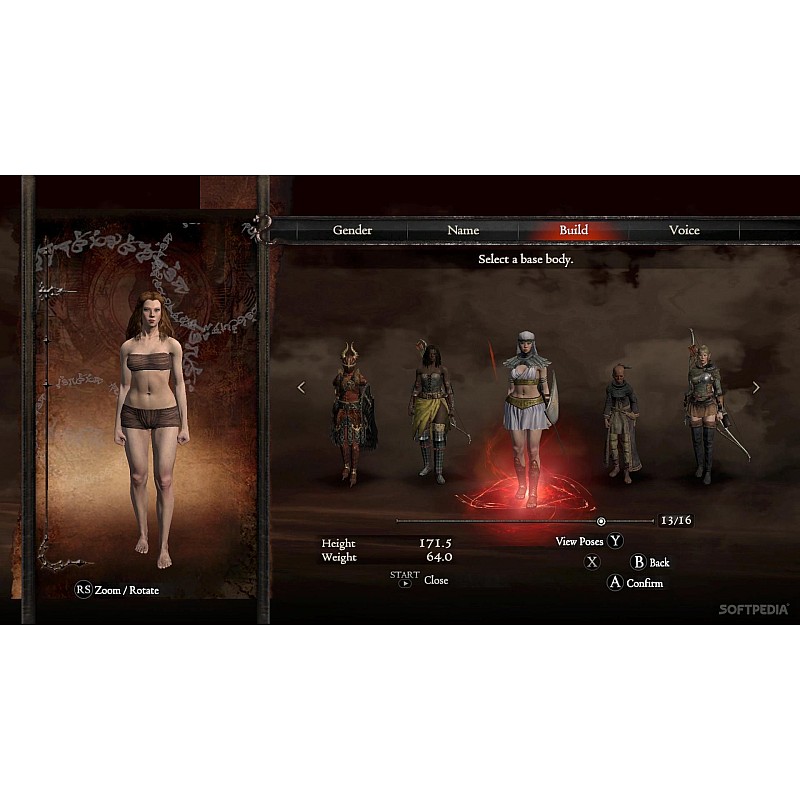
Task: Click the base body slider handle
Action: tap(601, 521)
